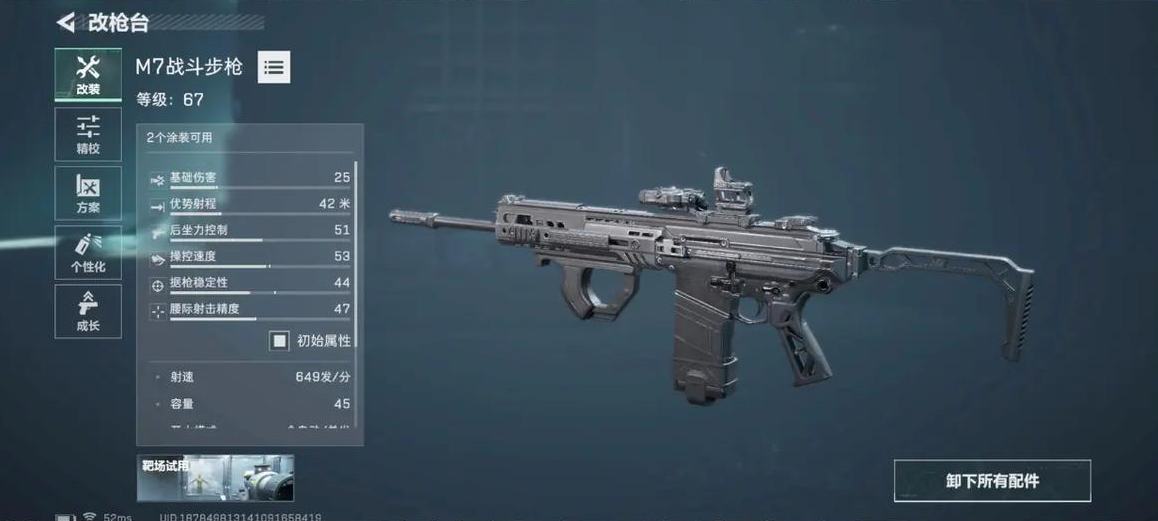Go back using the arrow beside 改枪台
The image size is (1158, 521).
[66, 22]
